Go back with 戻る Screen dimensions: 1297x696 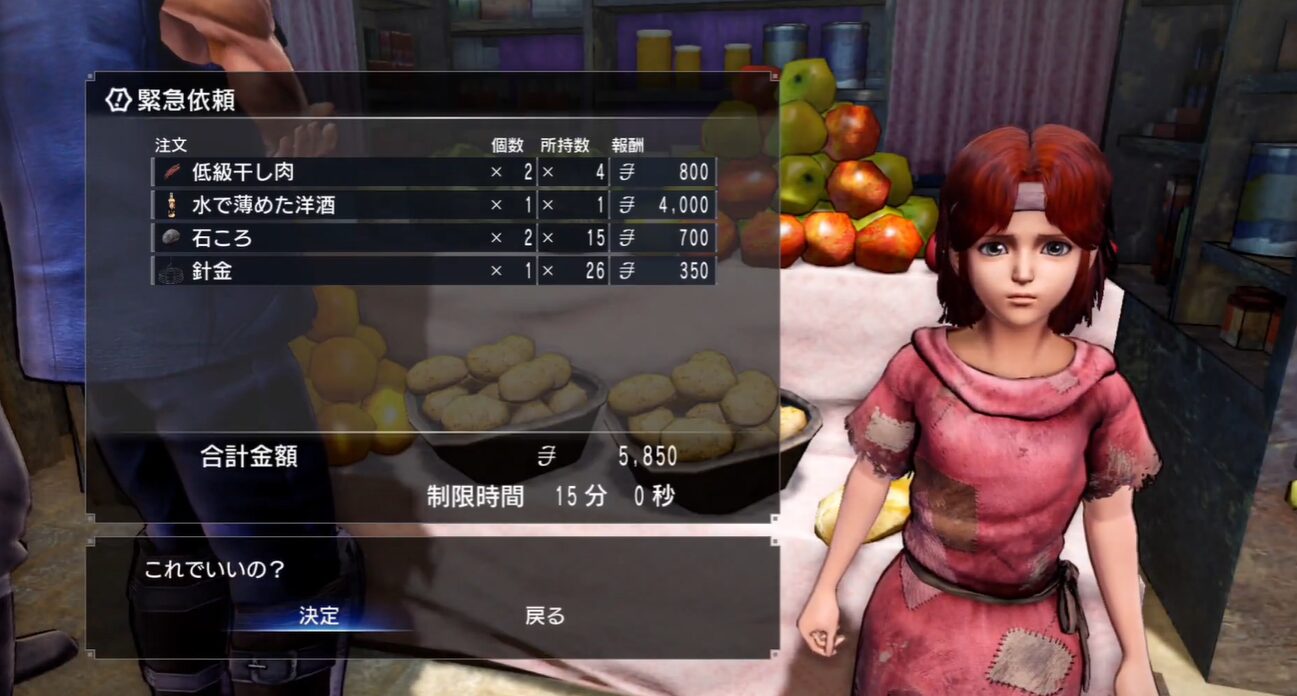click(x=545, y=615)
